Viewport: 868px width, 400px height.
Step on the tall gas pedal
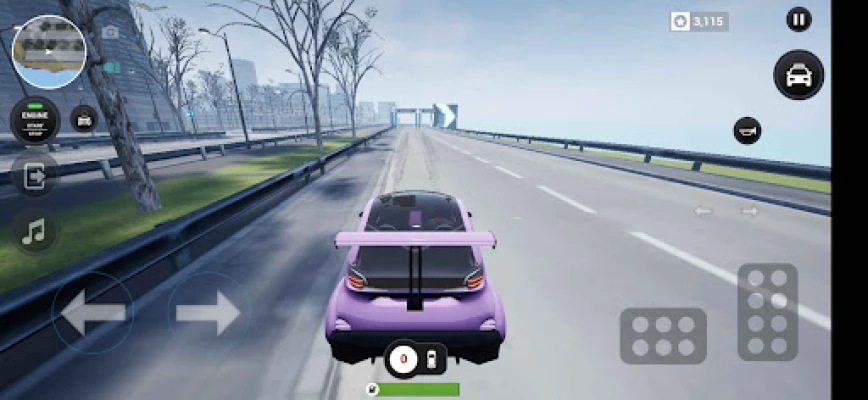(x=767, y=311)
